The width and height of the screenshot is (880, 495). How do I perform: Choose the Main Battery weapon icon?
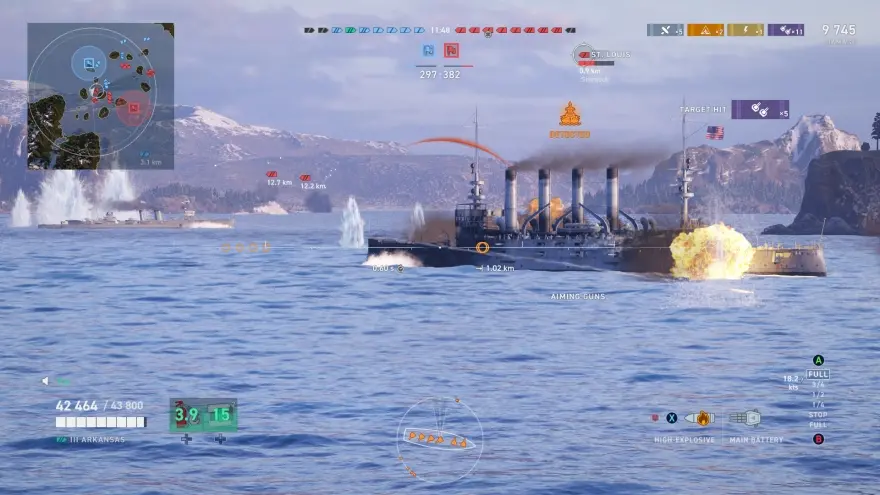745,418
